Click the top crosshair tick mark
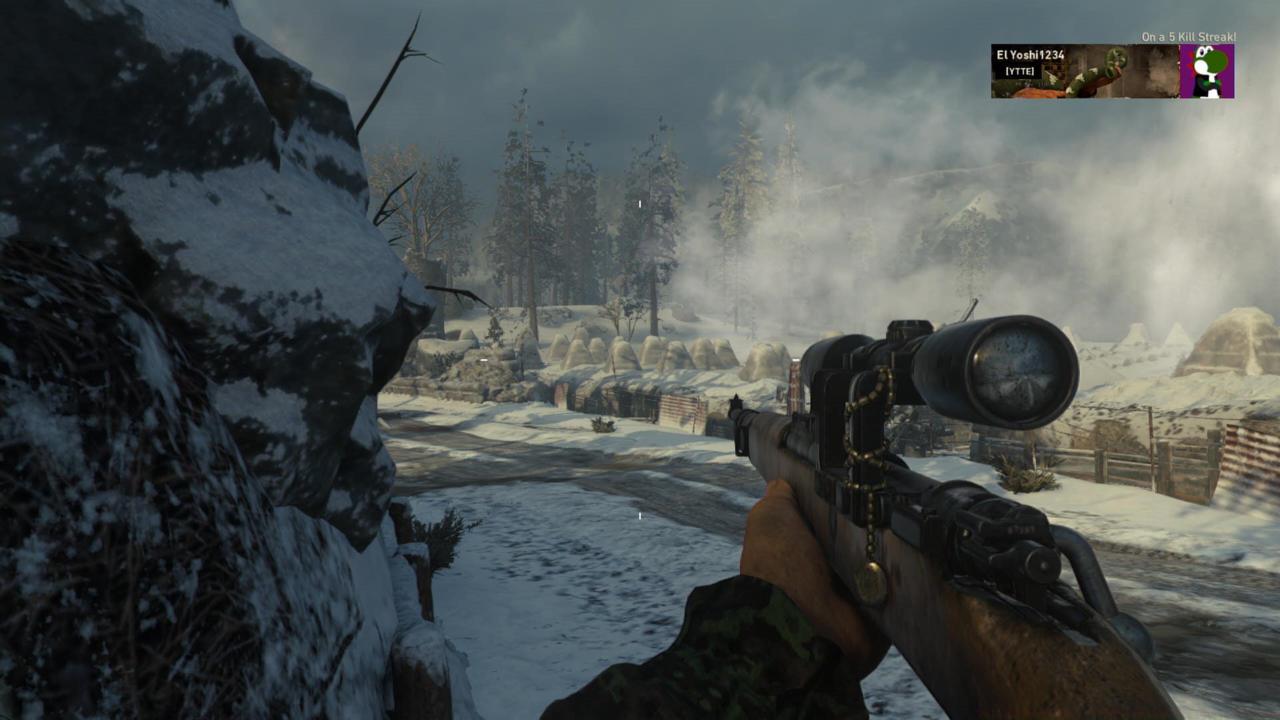The height and width of the screenshot is (720, 1280). pos(638,203)
